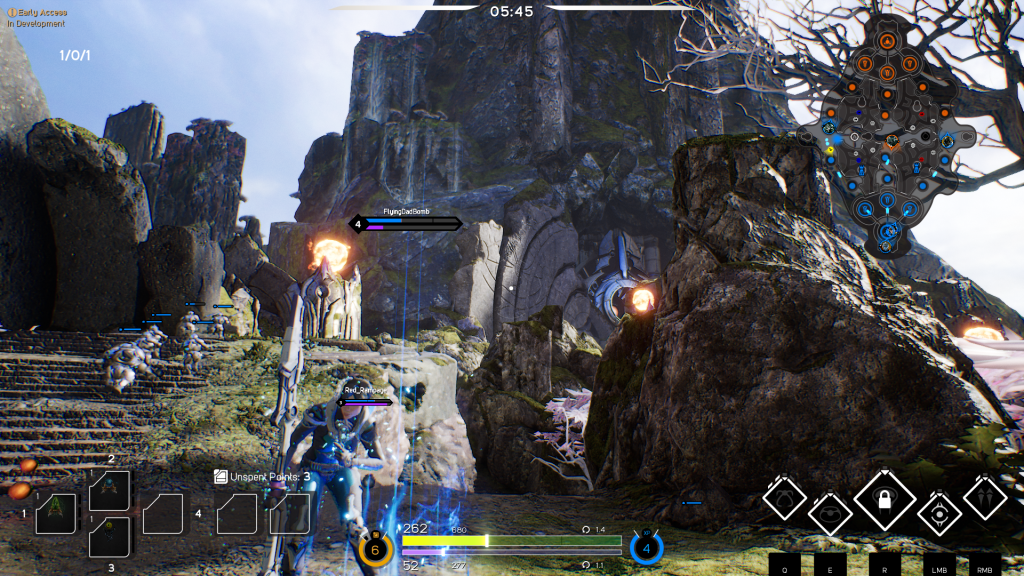Image resolution: width=1024 pixels, height=576 pixels.
Task: Select the green card in slot 1
Action: (56, 513)
